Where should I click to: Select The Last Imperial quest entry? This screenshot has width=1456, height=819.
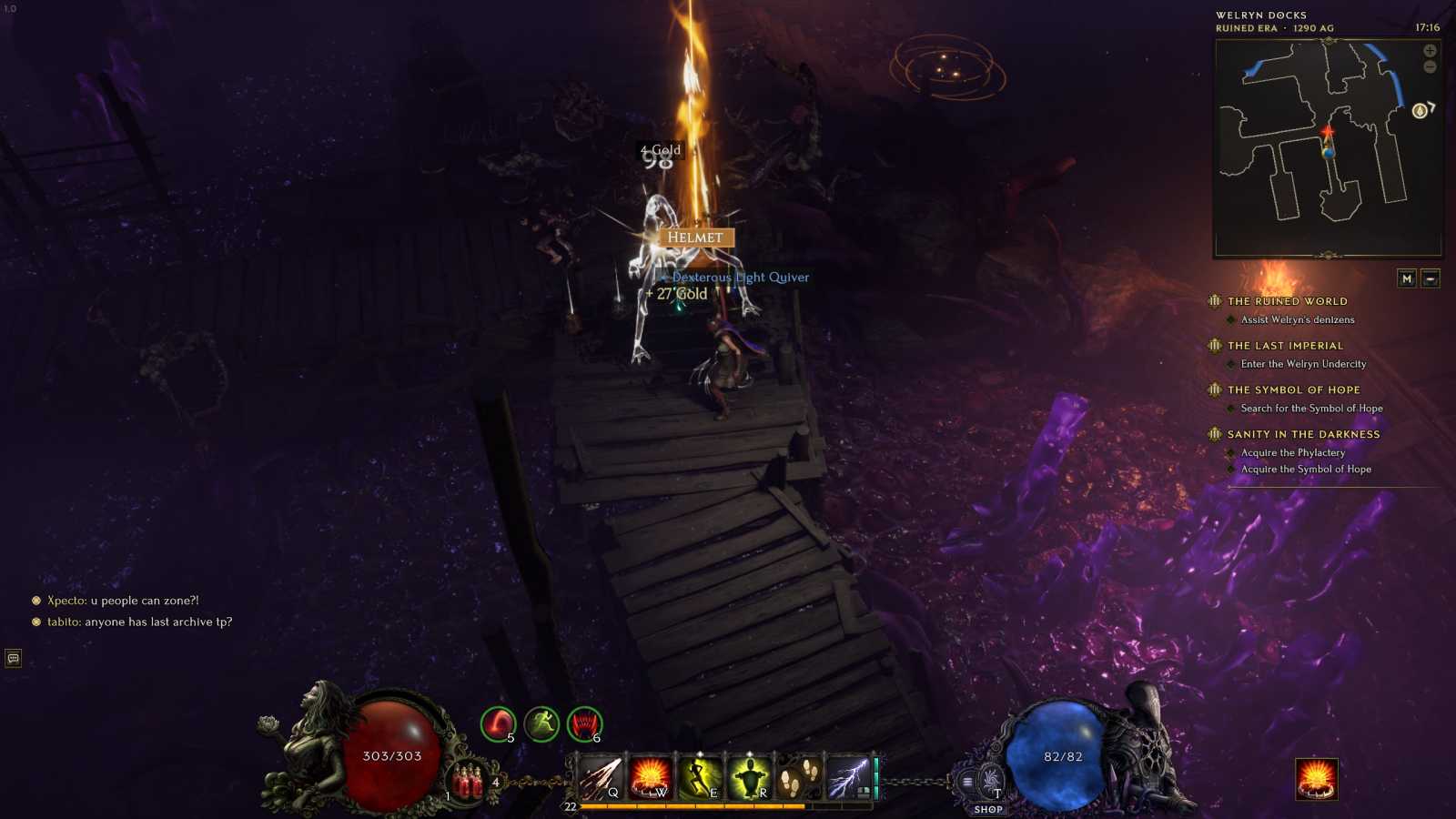[x=1285, y=346]
